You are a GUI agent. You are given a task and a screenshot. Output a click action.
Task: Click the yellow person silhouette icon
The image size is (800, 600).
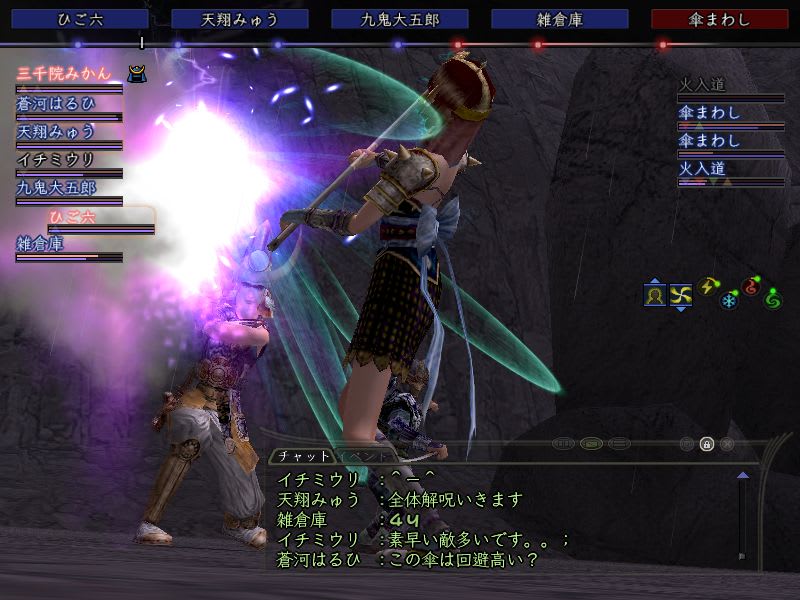pos(655,296)
